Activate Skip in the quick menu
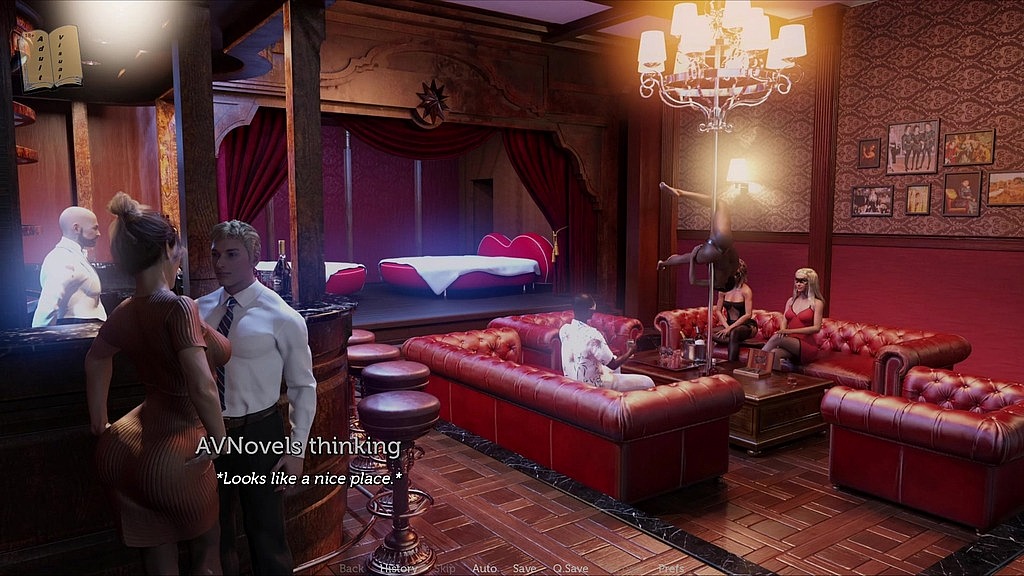1024x576 pixels. (444, 568)
